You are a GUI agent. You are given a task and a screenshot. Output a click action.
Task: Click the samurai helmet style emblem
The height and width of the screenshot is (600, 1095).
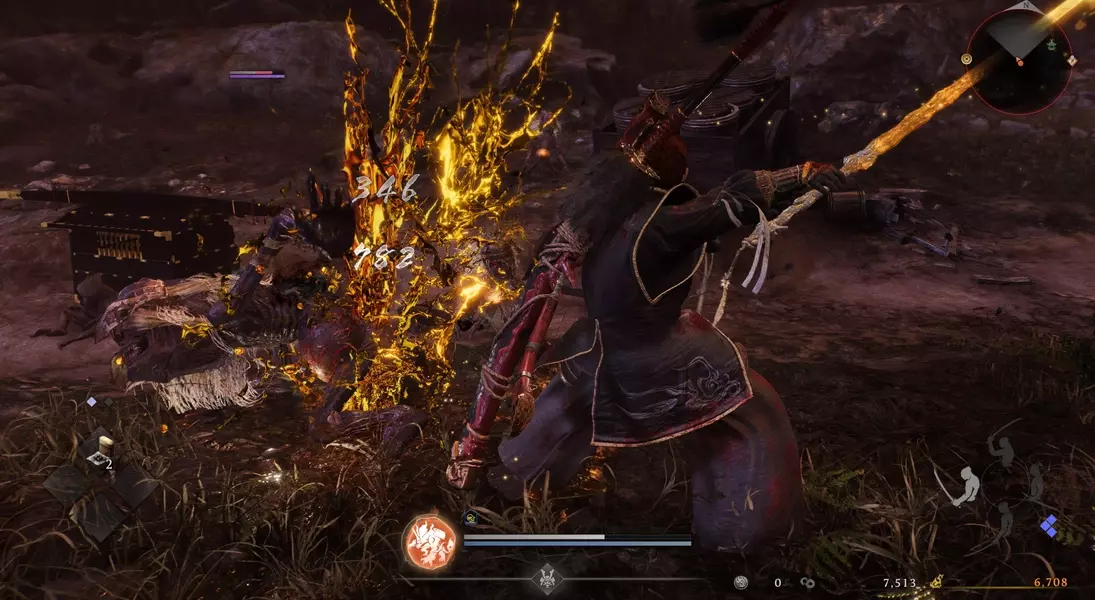548,578
